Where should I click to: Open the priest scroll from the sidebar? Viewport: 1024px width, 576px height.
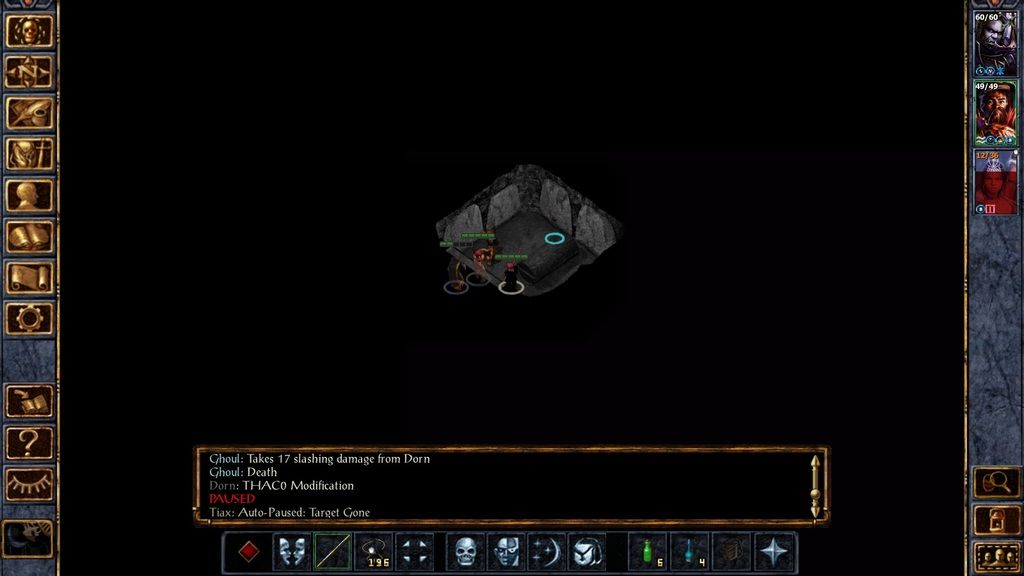[29, 278]
